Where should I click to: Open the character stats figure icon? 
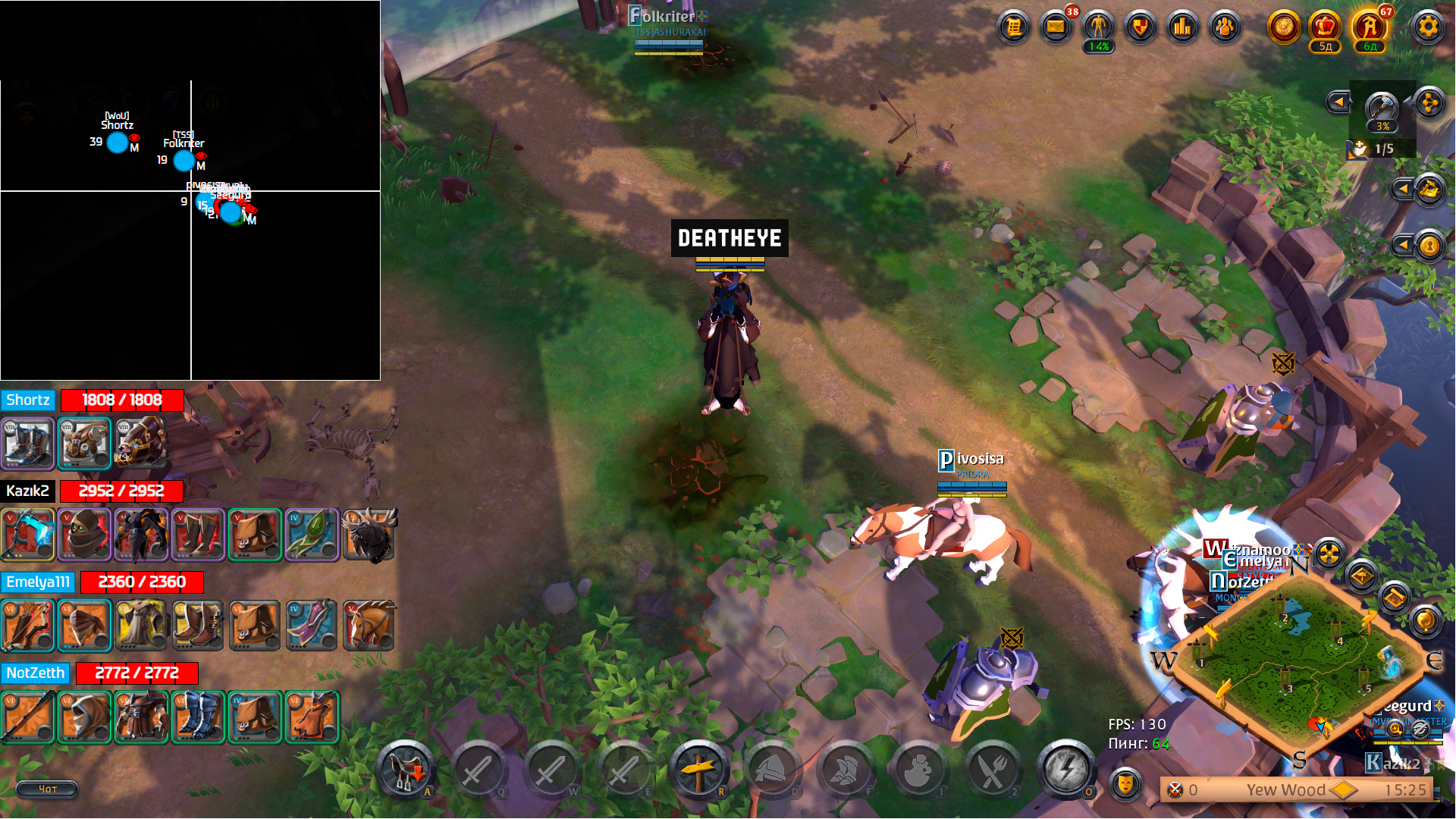click(x=1098, y=28)
